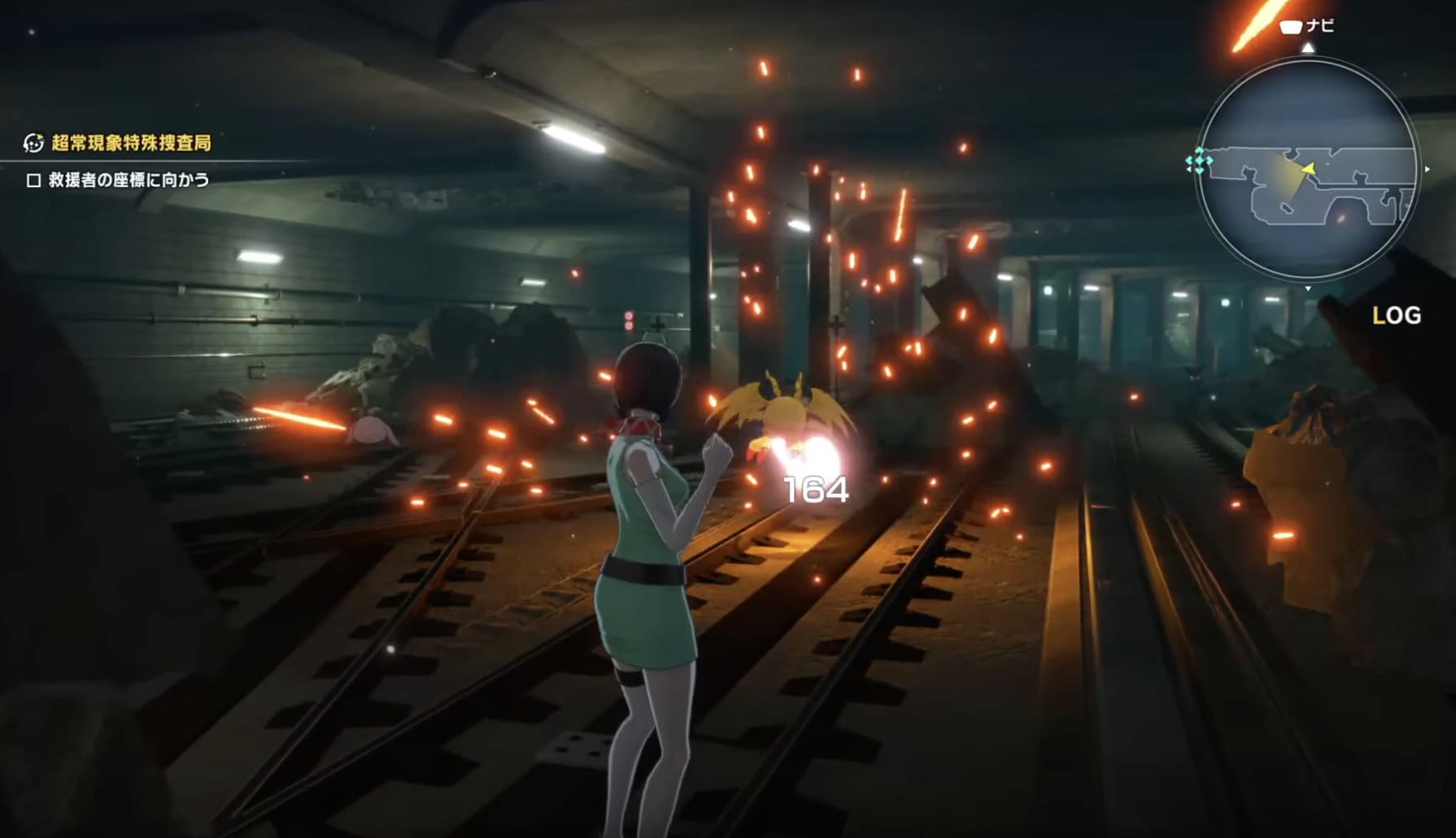
Task: Toggle the ナビ navigation label
Action: click(x=1308, y=26)
